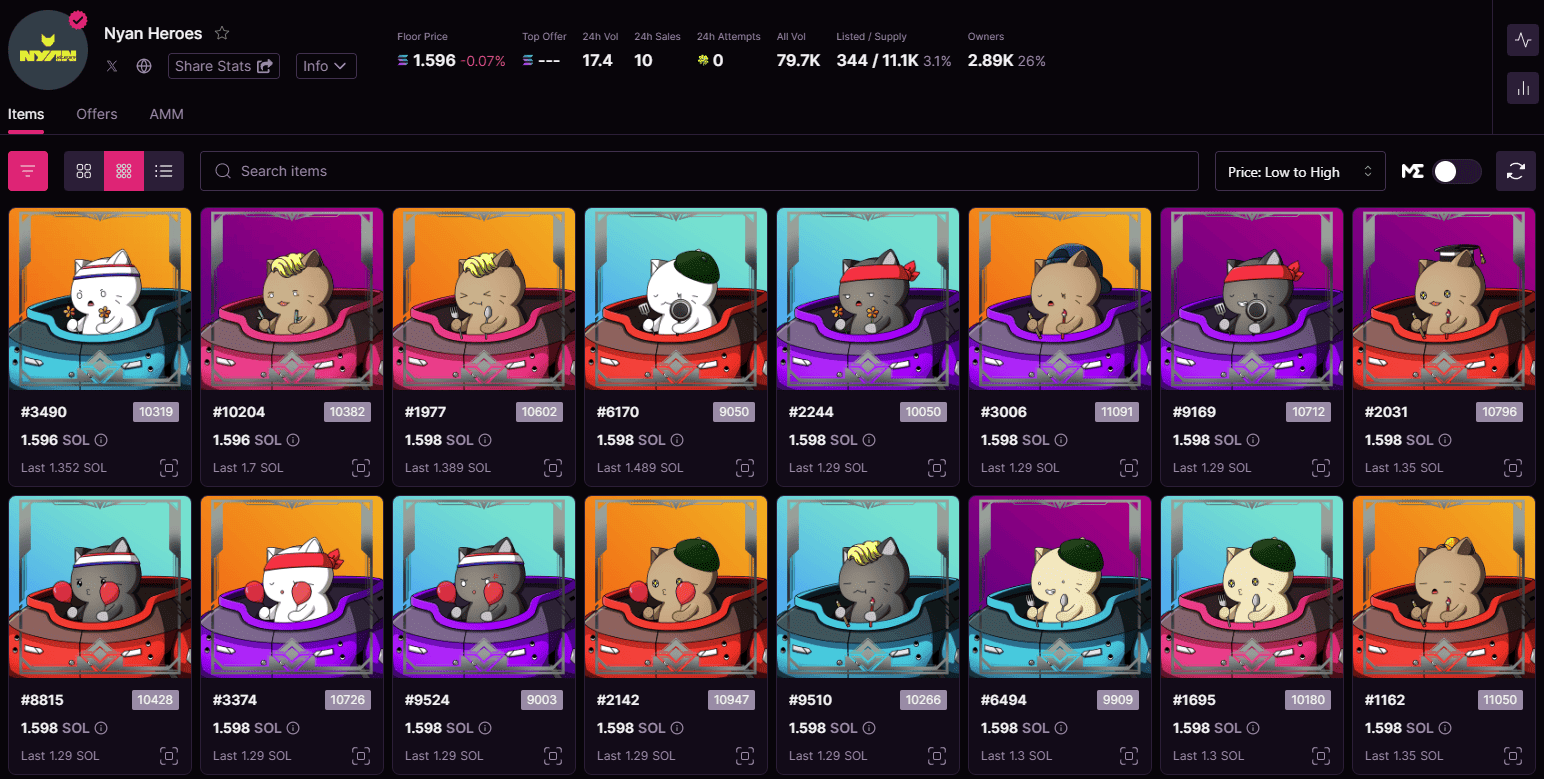Open the volume bar chart sidebar icon
This screenshot has width=1544, height=779.
tap(1522, 88)
